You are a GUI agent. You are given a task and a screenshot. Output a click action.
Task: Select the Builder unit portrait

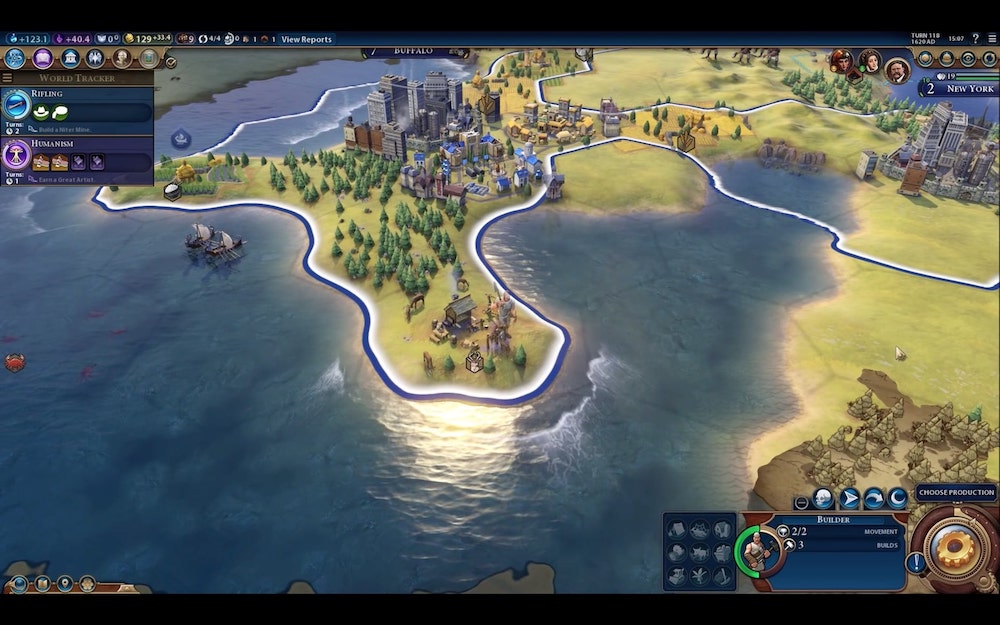click(x=757, y=549)
